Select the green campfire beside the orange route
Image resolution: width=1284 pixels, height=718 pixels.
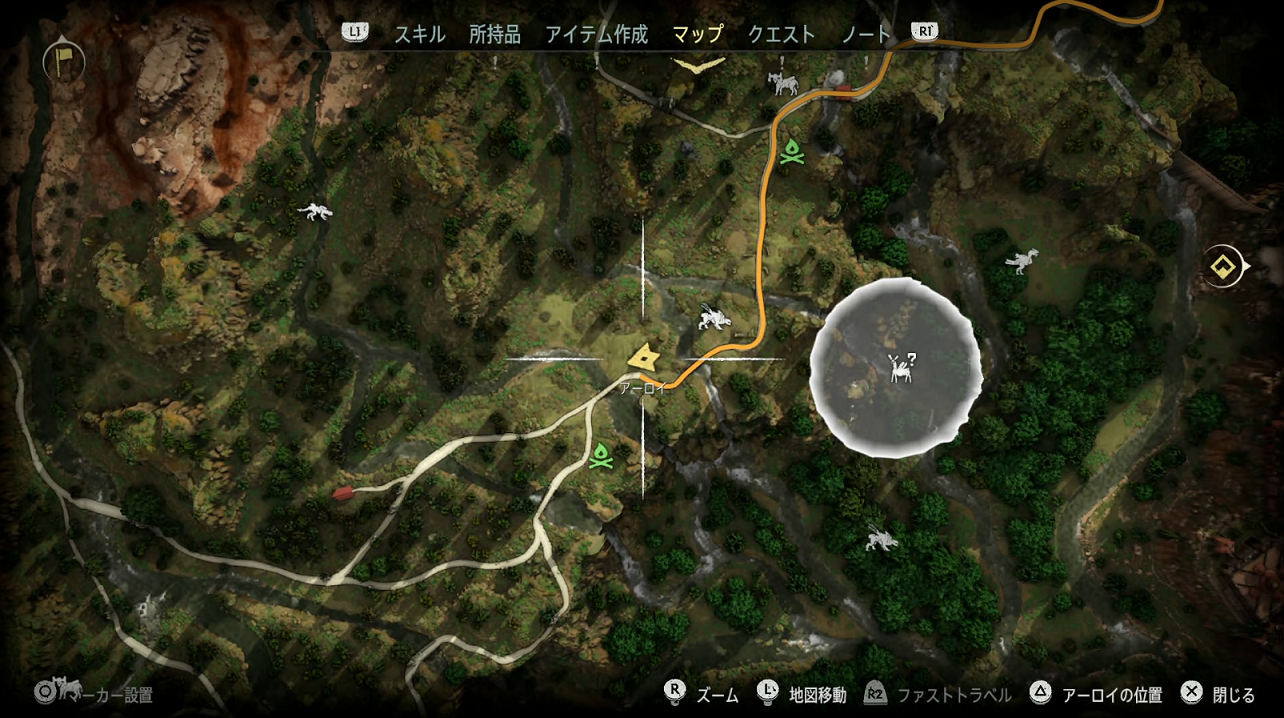point(792,153)
